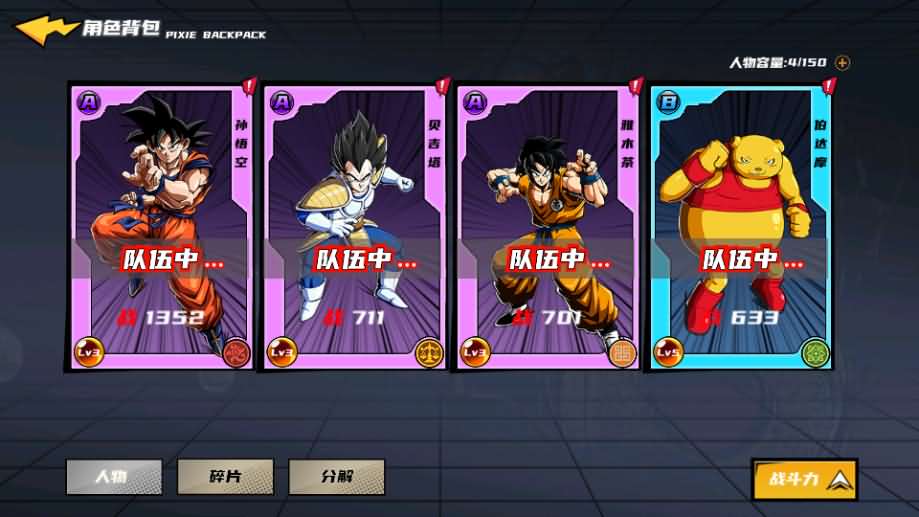
Task: Select the yellow bear B-rank card
Action: click(740, 226)
